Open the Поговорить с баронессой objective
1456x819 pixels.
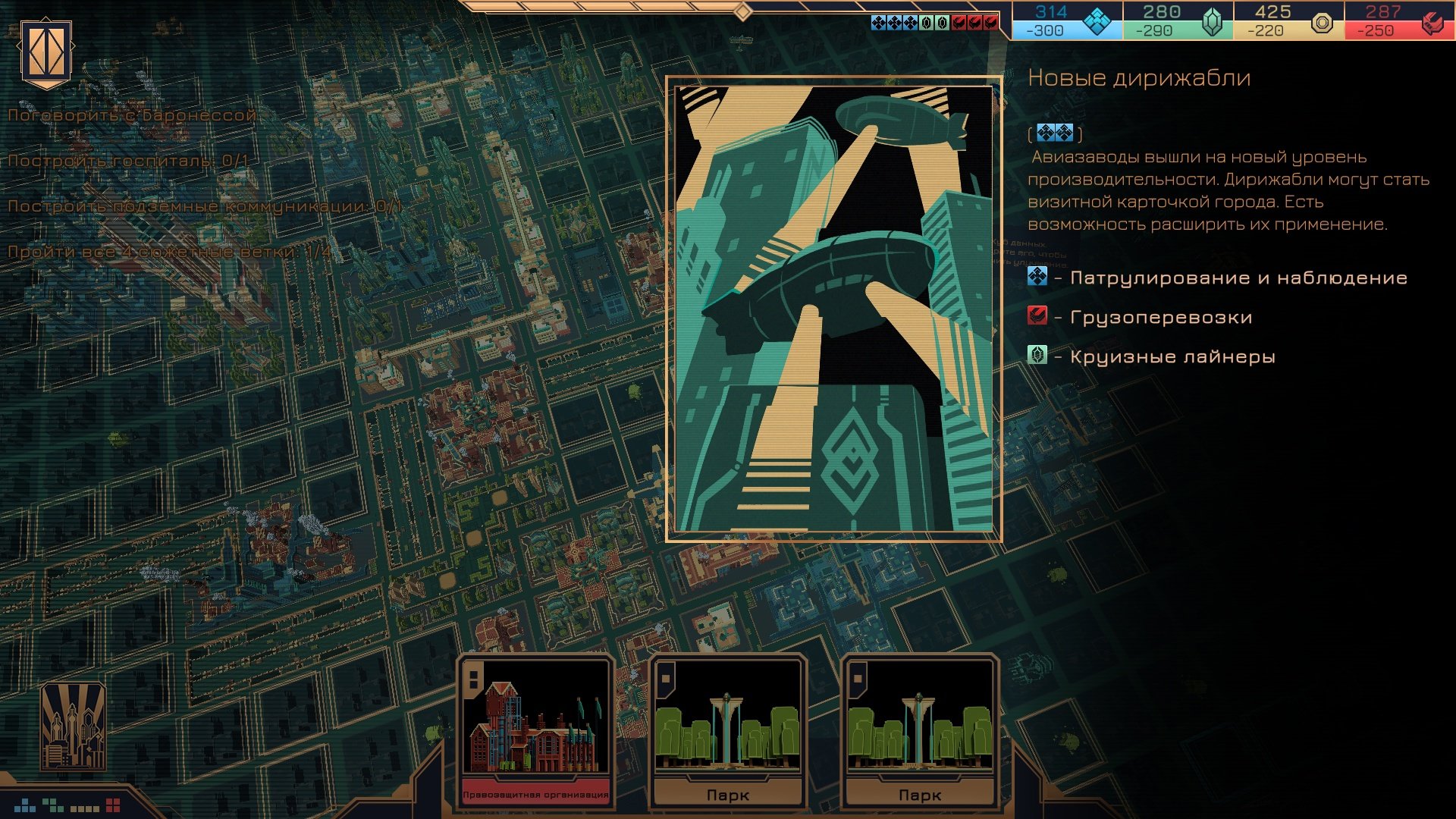click(x=133, y=115)
